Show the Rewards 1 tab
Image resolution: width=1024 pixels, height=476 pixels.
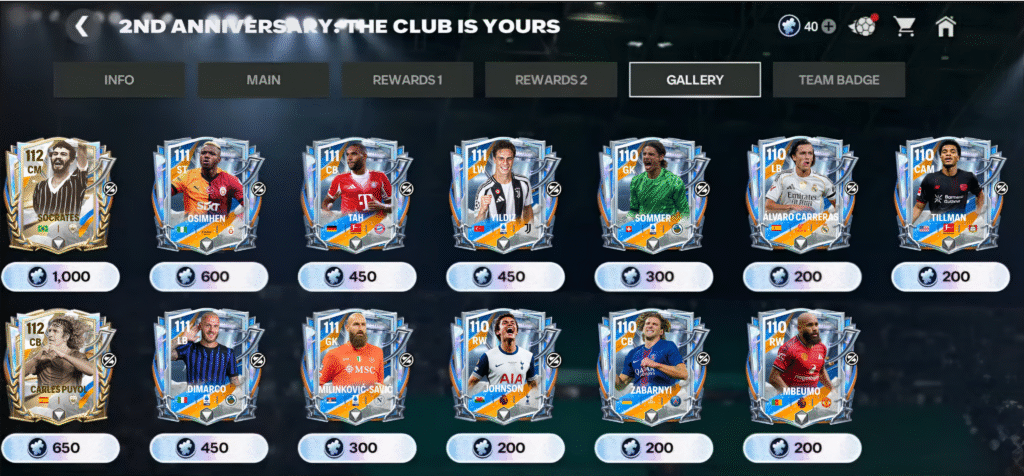coord(407,80)
